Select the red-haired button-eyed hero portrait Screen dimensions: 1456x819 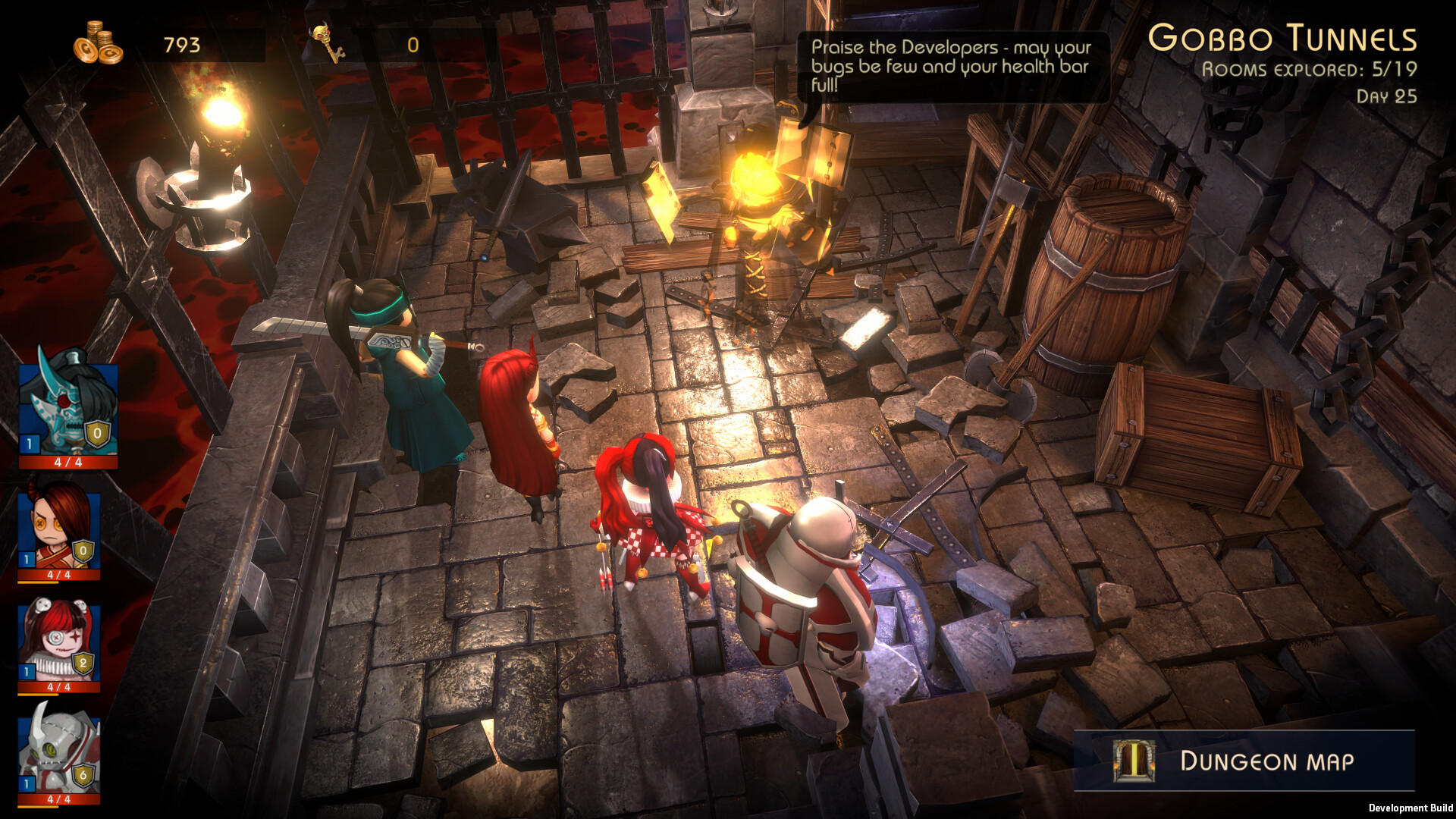pyautogui.click(x=58, y=529)
